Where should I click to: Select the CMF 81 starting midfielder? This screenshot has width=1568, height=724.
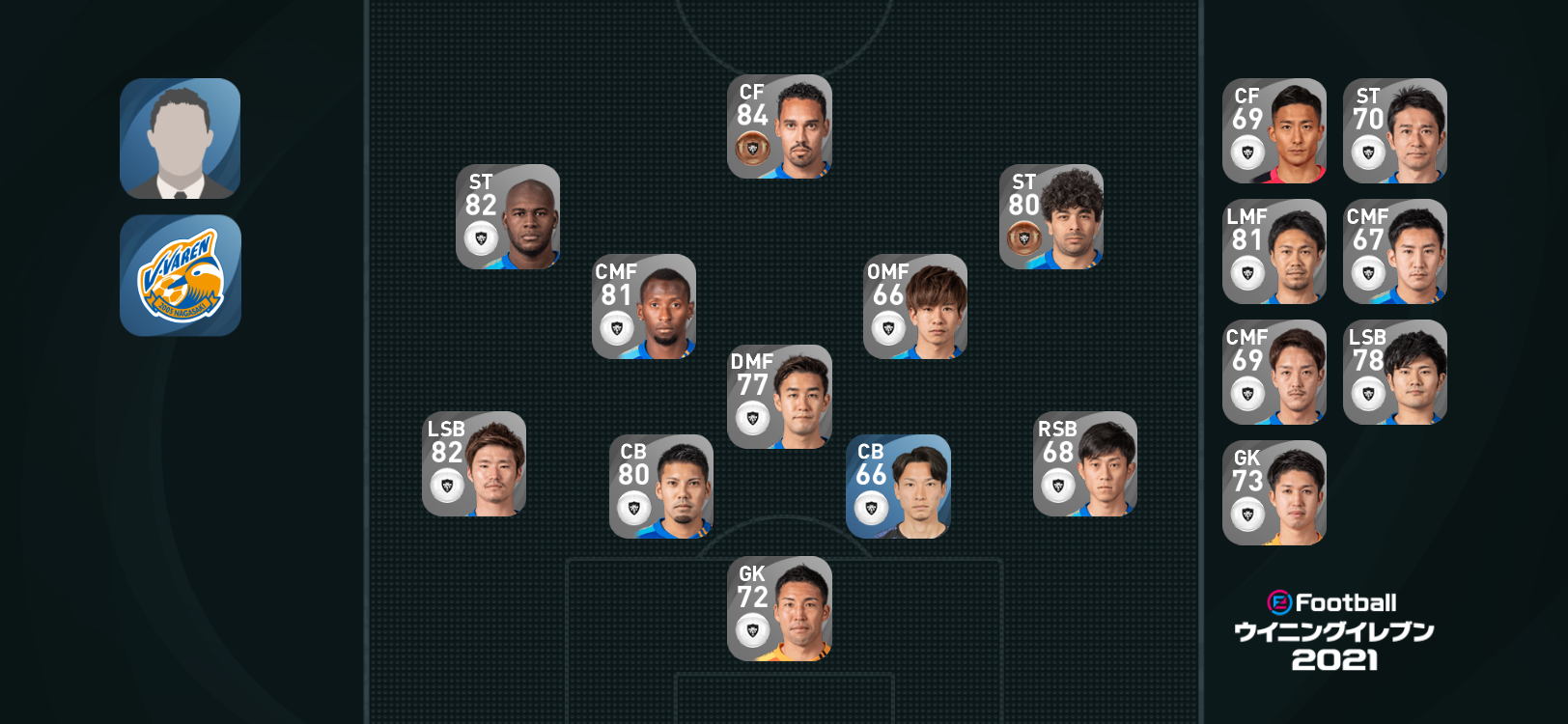point(644,306)
